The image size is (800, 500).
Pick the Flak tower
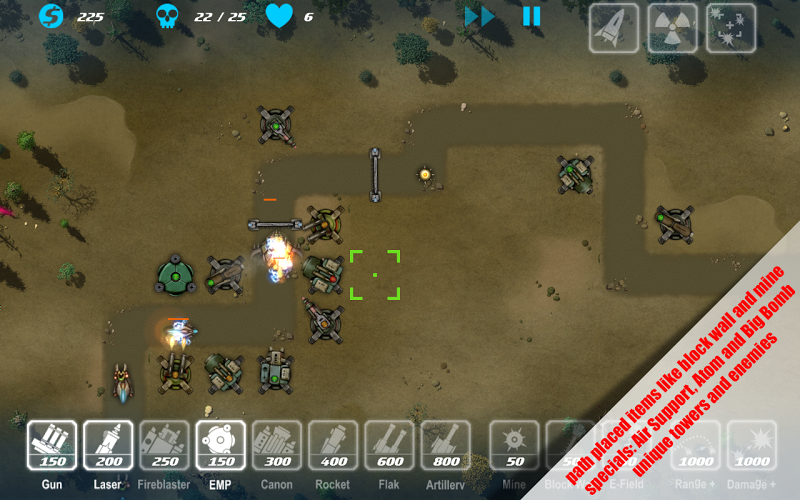coord(390,445)
